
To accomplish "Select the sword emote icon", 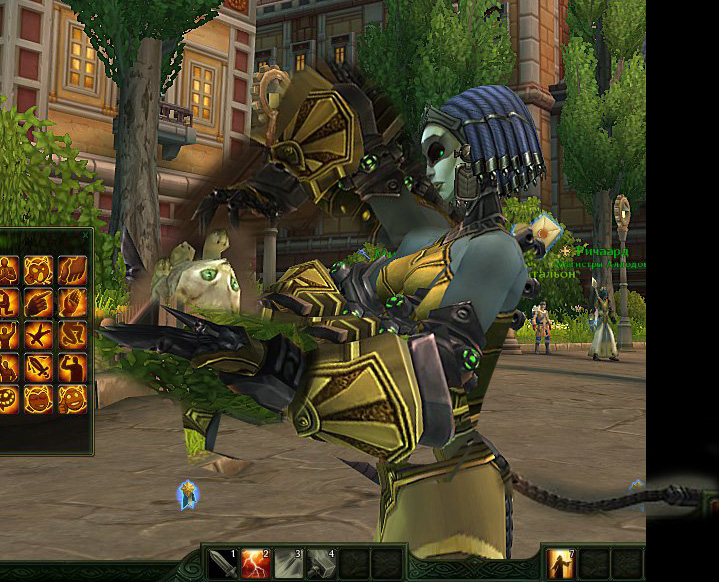I will click(x=39, y=366).
